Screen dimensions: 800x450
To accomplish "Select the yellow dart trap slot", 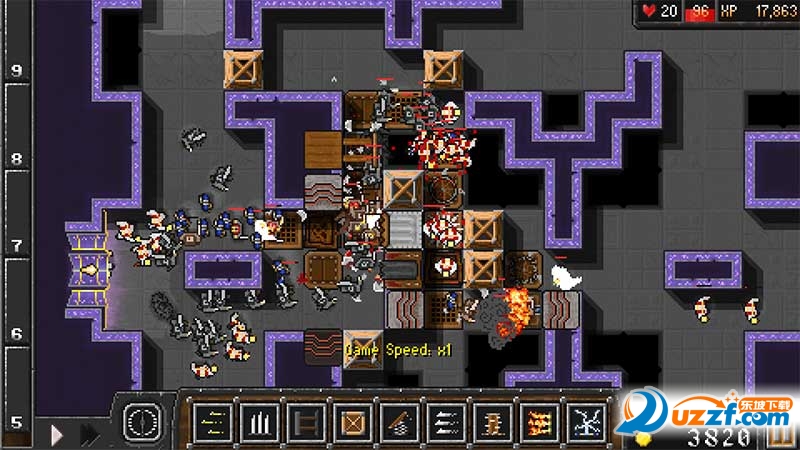I will pos(212,421).
